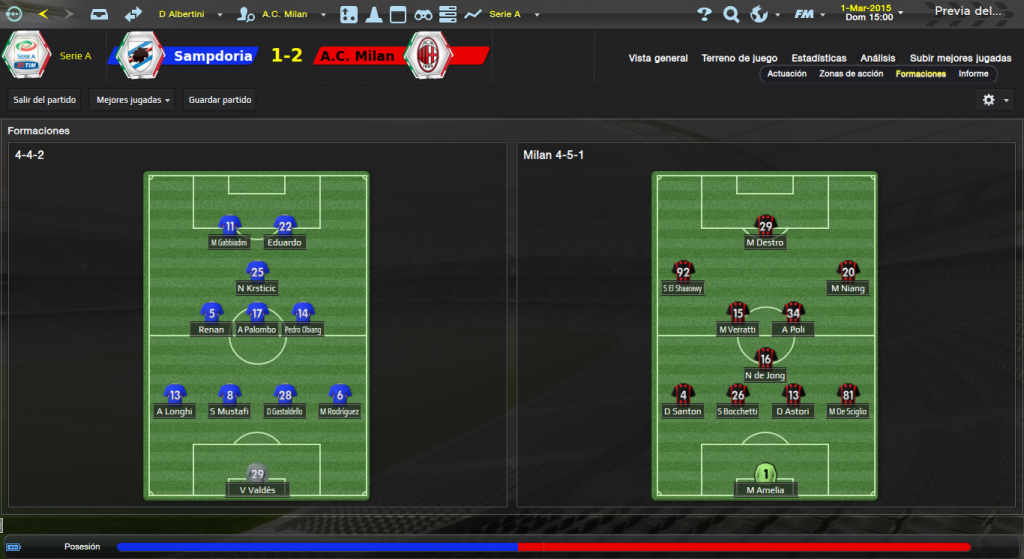View the Informe subtab
This screenshot has height=559, width=1024.
click(973, 74)
